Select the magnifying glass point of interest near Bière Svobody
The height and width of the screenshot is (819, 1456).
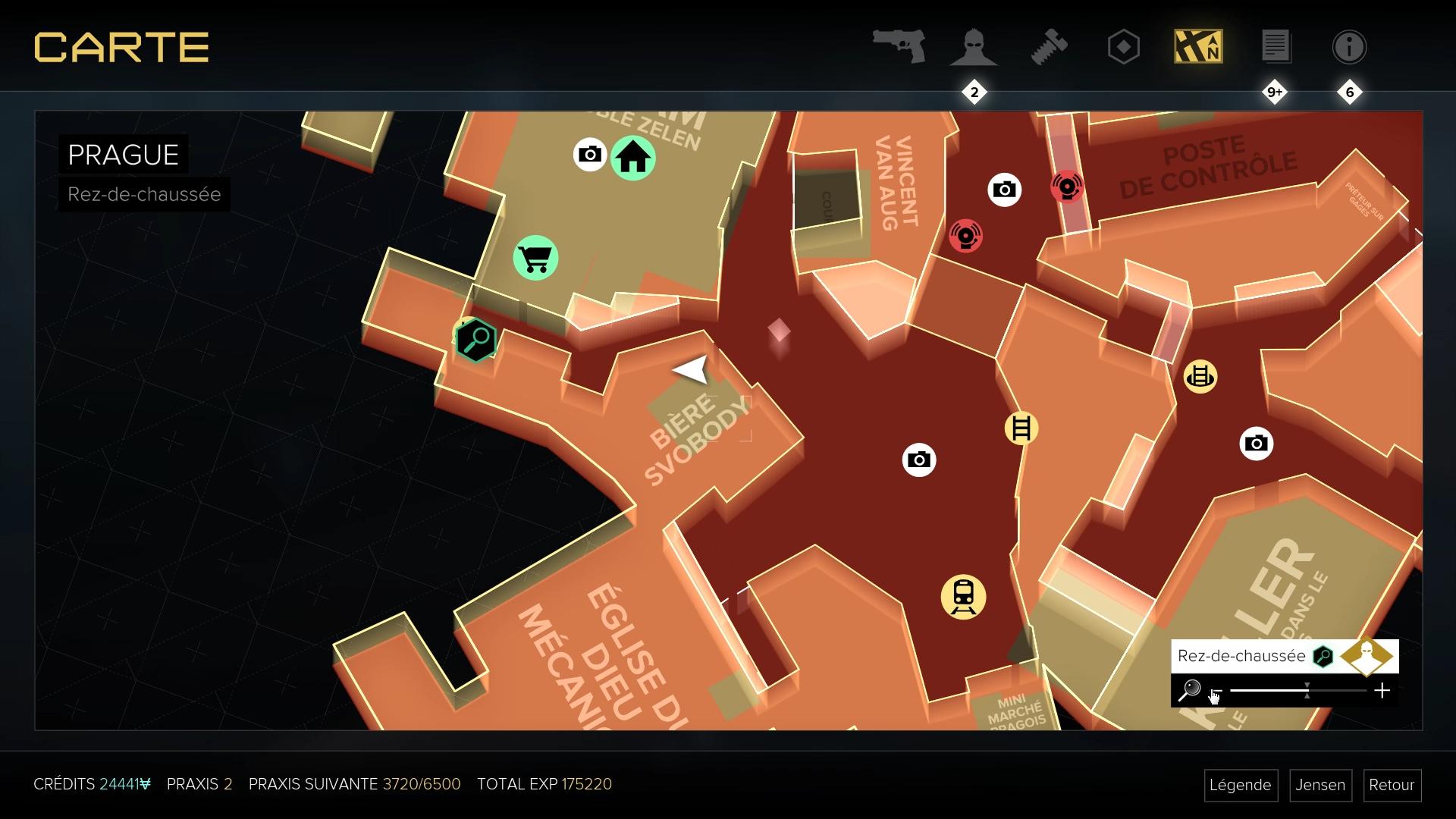(x=475, y=340)
